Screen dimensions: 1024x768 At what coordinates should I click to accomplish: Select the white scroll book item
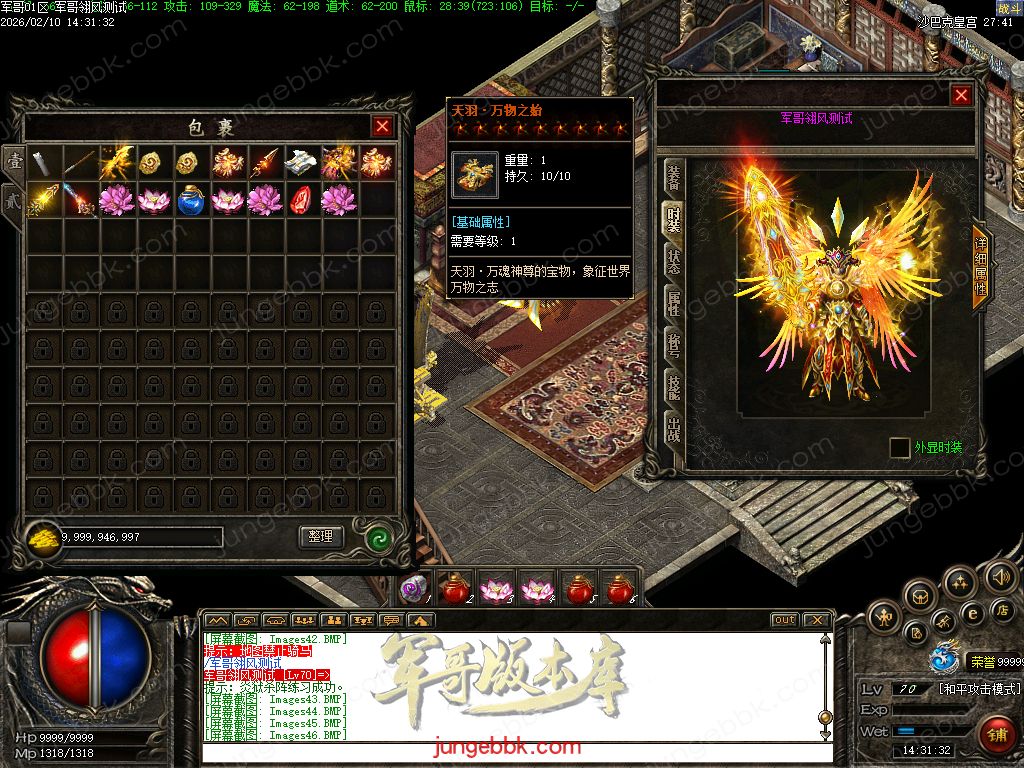coord(302,163)
